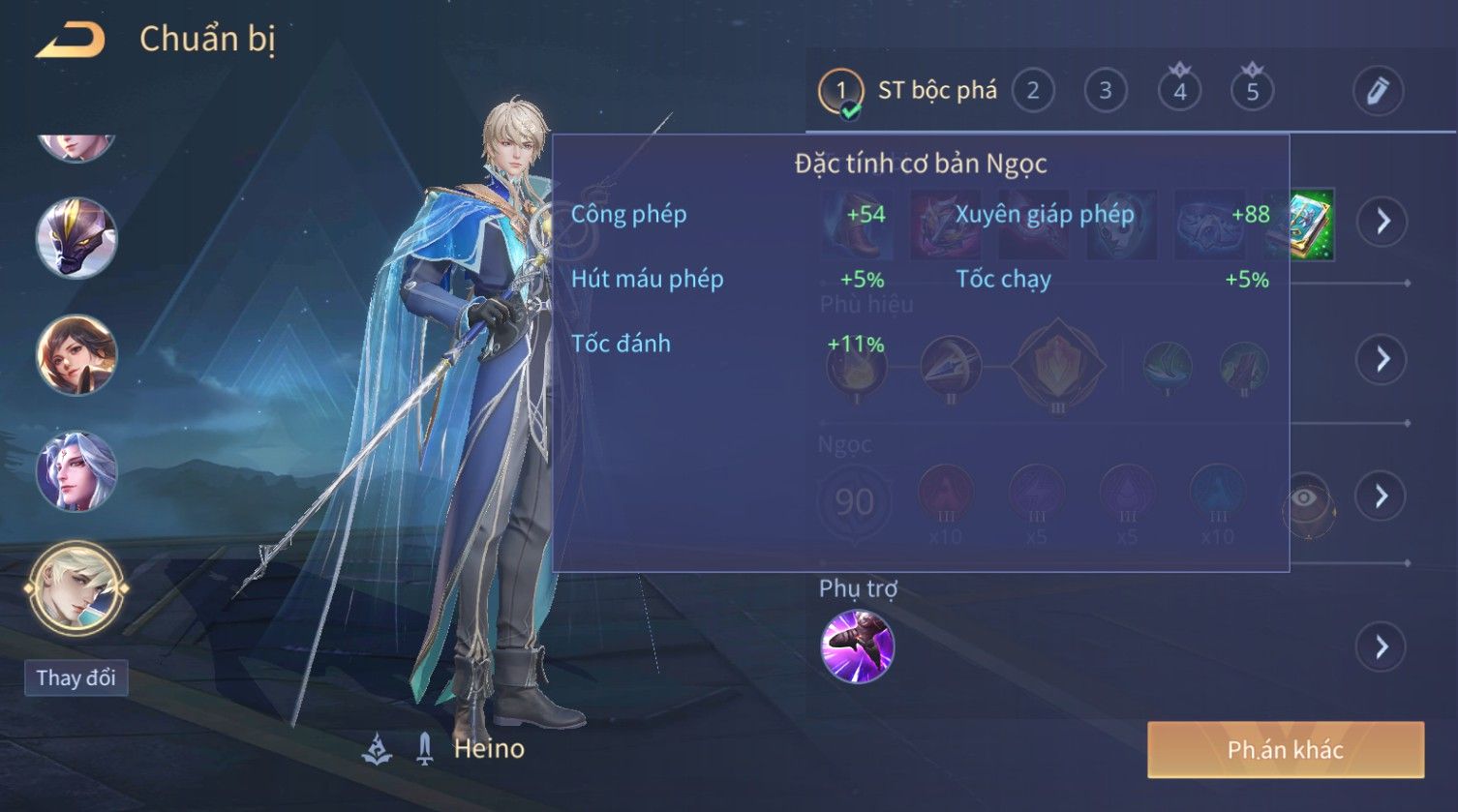1458x812 pixels.
Task: Open the equipment items arrow
Action: click(x=1382, y=222)
